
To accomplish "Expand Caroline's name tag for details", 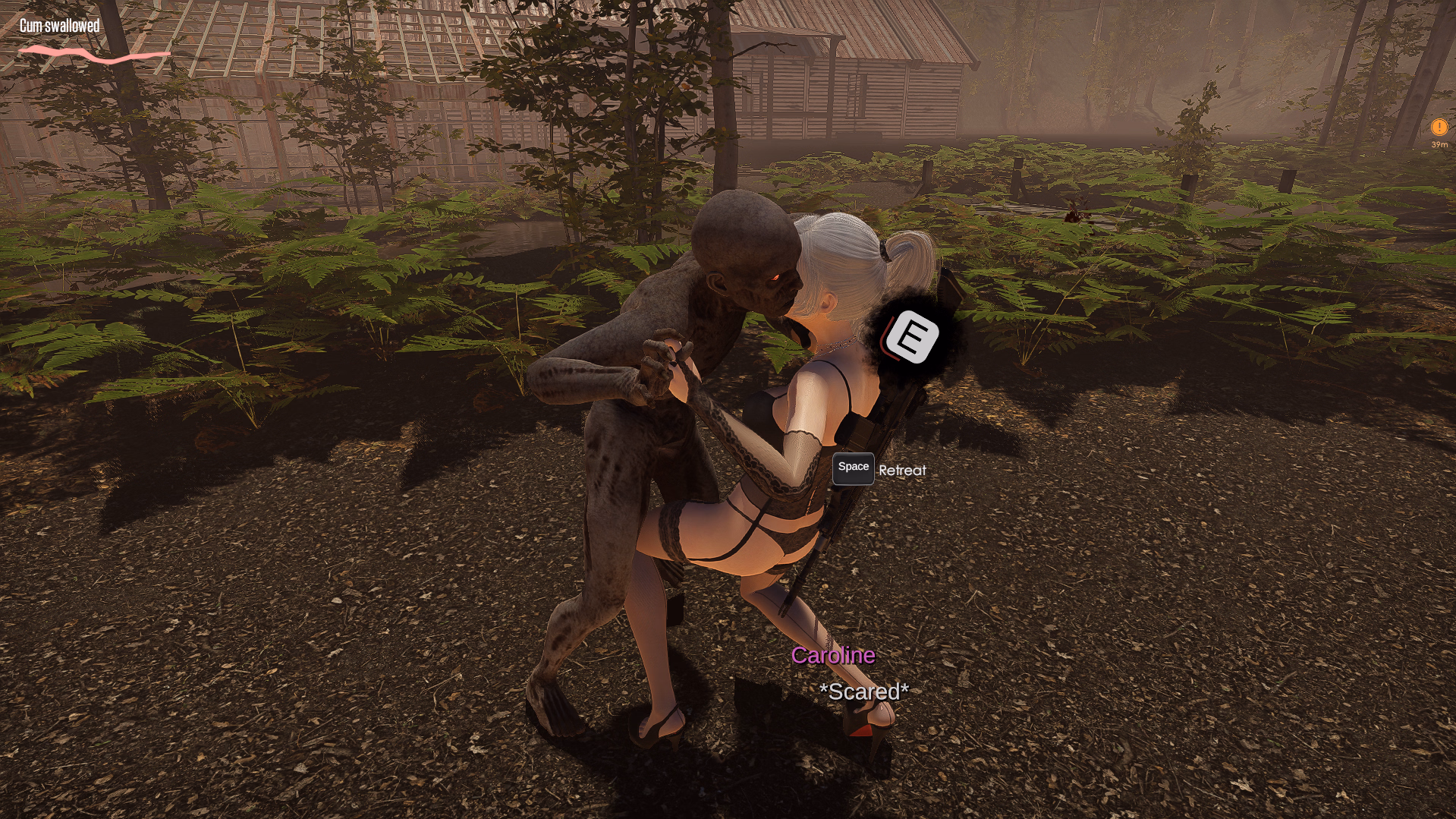I will (834, 657).
